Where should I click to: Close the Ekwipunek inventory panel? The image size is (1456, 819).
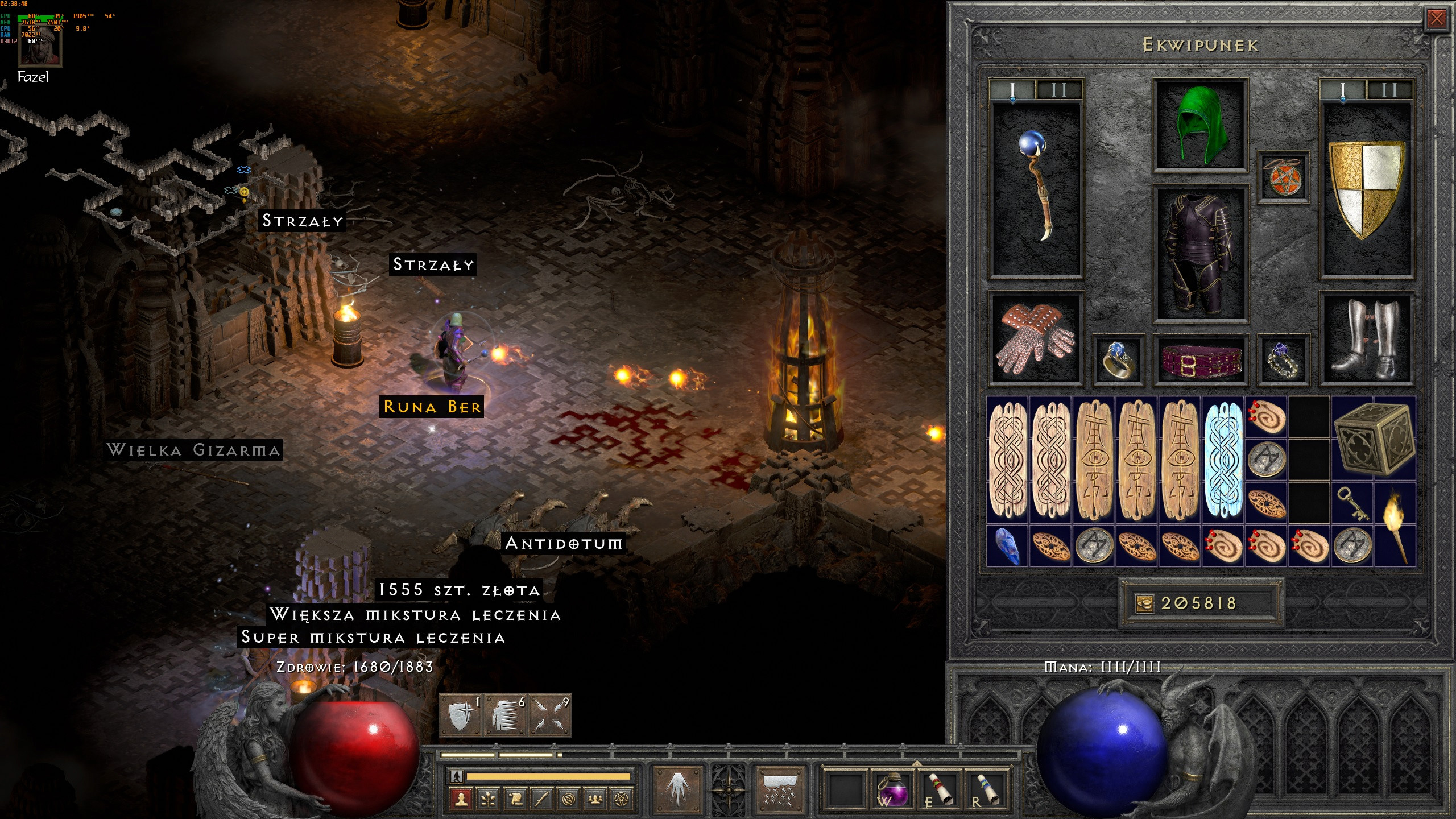(x=1436, y=19)
